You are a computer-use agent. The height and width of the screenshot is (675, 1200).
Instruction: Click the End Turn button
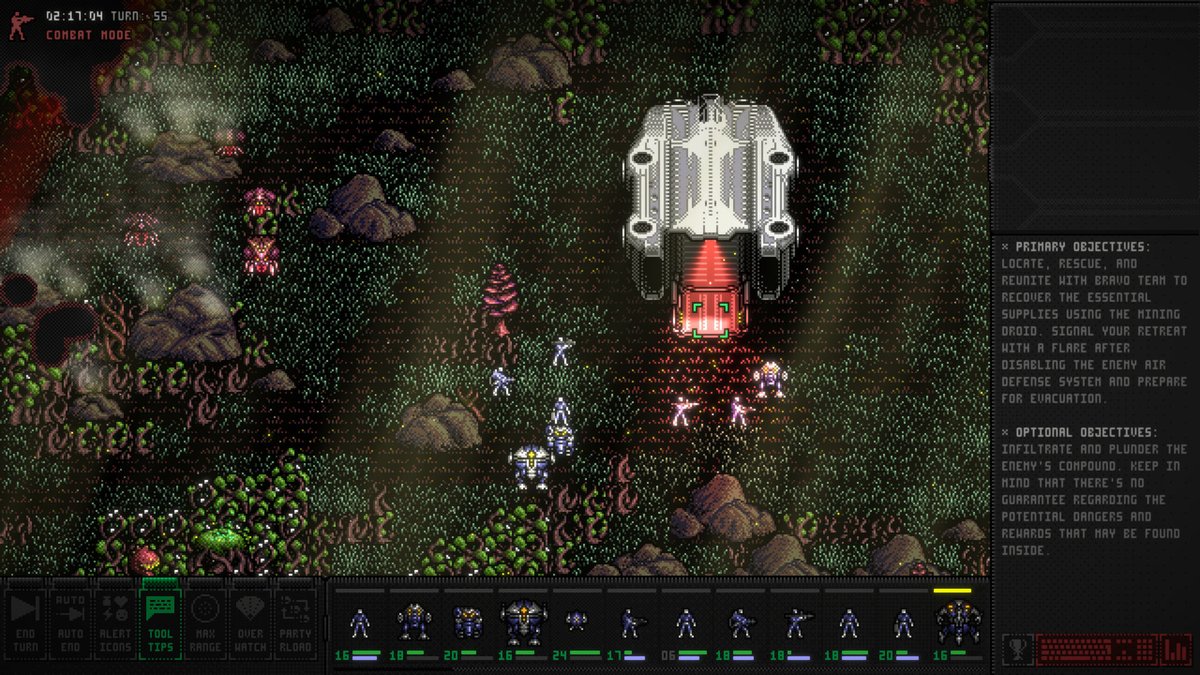click(25, 622)
